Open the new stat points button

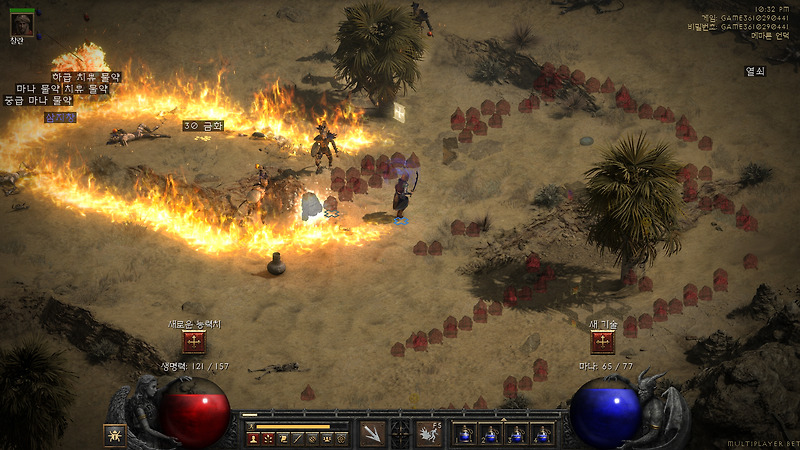pyautogui.click(x=194, y=342)
